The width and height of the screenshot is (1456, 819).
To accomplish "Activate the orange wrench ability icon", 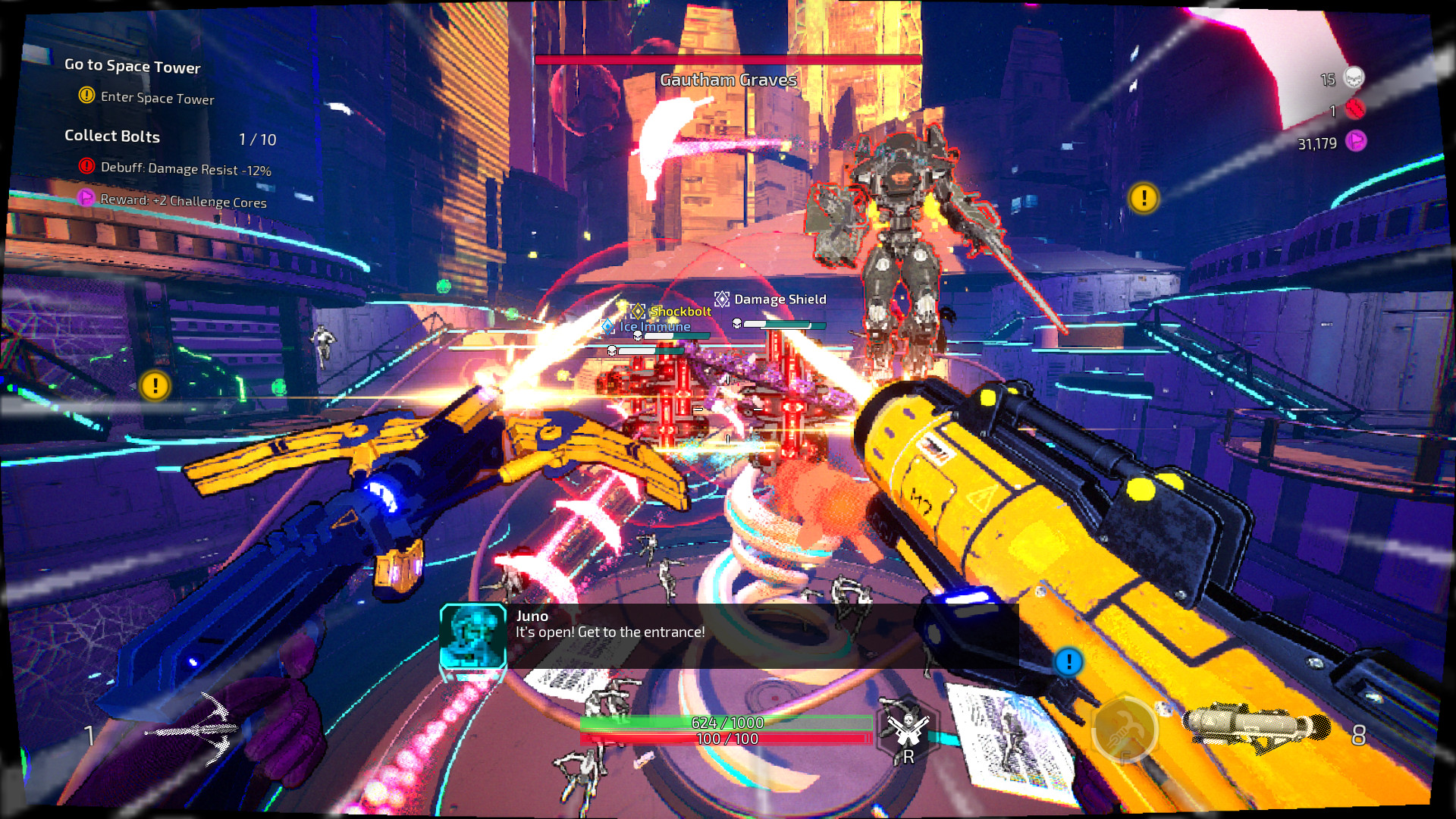I will 1125,730.
